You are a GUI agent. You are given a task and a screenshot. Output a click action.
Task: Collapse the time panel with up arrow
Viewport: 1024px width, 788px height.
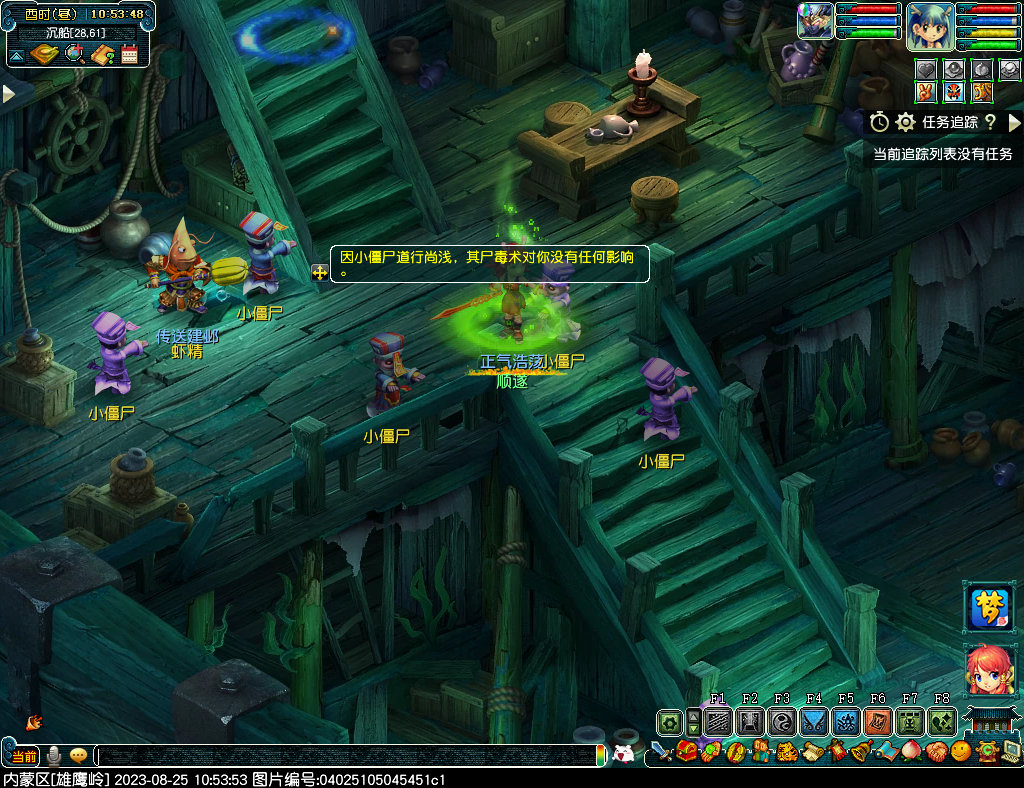(x=17, y=54)
